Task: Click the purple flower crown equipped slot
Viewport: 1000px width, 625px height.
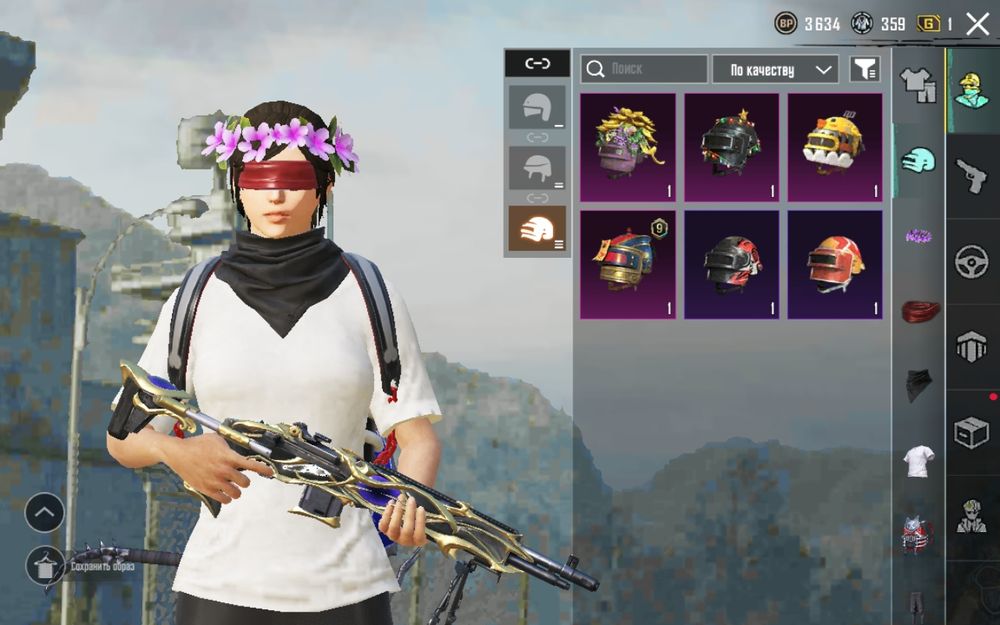Action: pos(918,236)
